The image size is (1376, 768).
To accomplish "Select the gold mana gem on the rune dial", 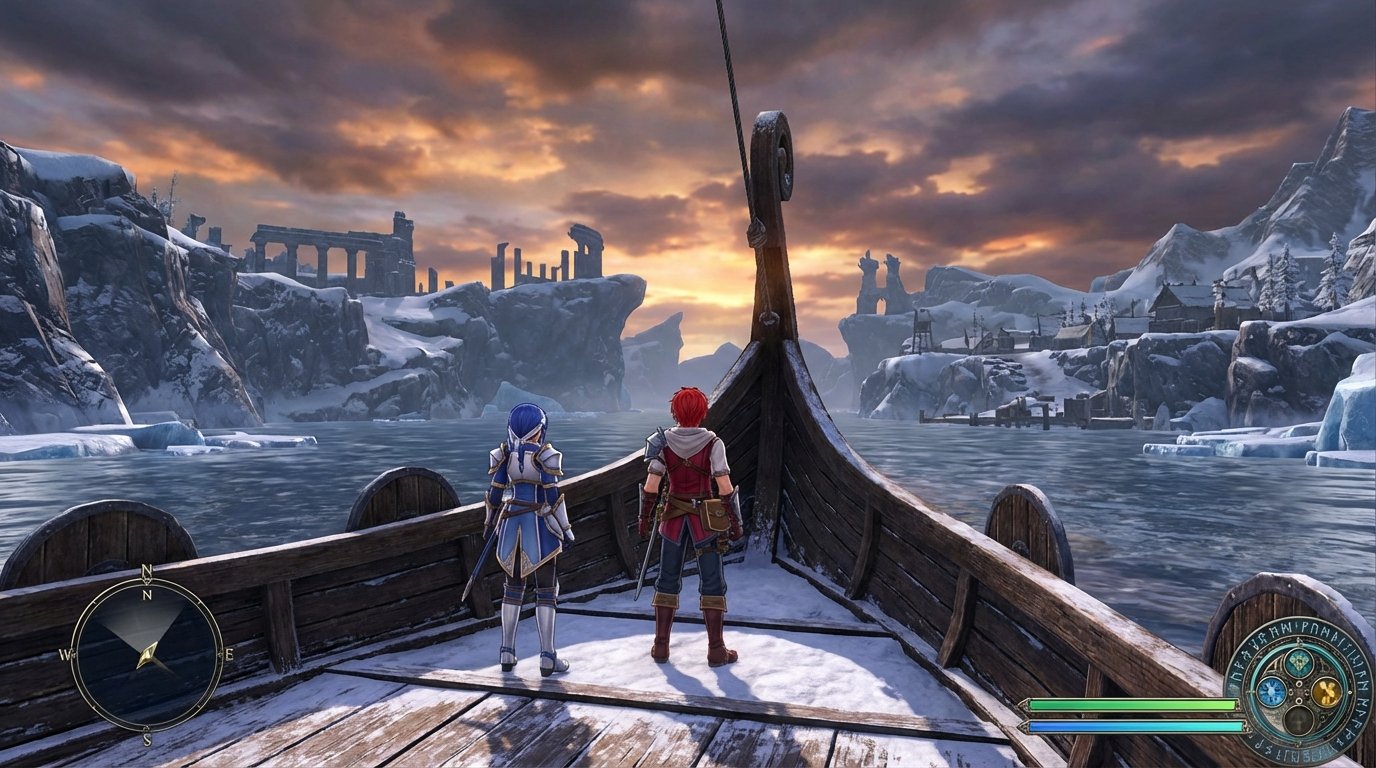I will click(1326, 693).
